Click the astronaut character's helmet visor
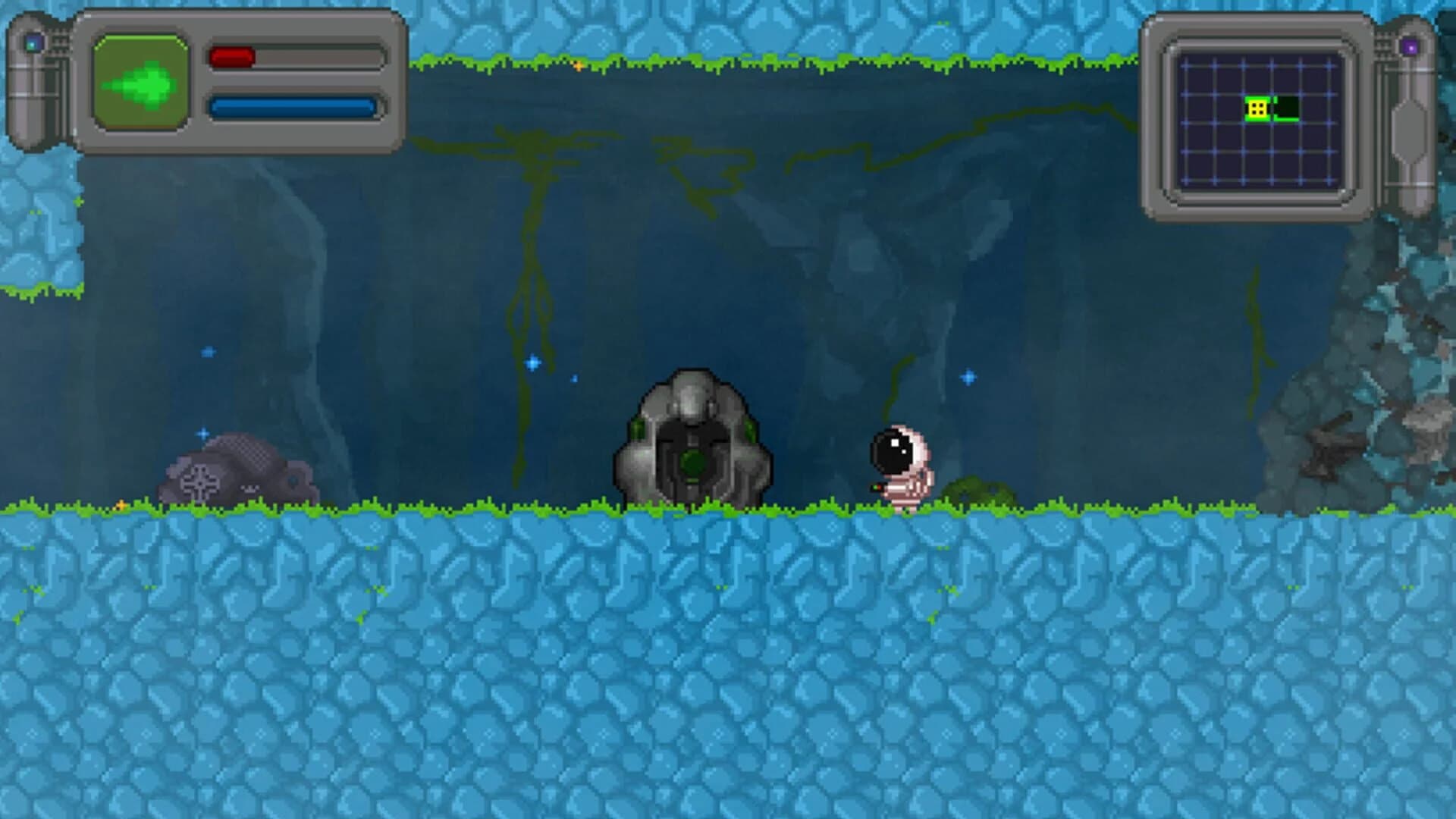The width and height of the screenshot is (1456, 819). (x=893, y=450)
